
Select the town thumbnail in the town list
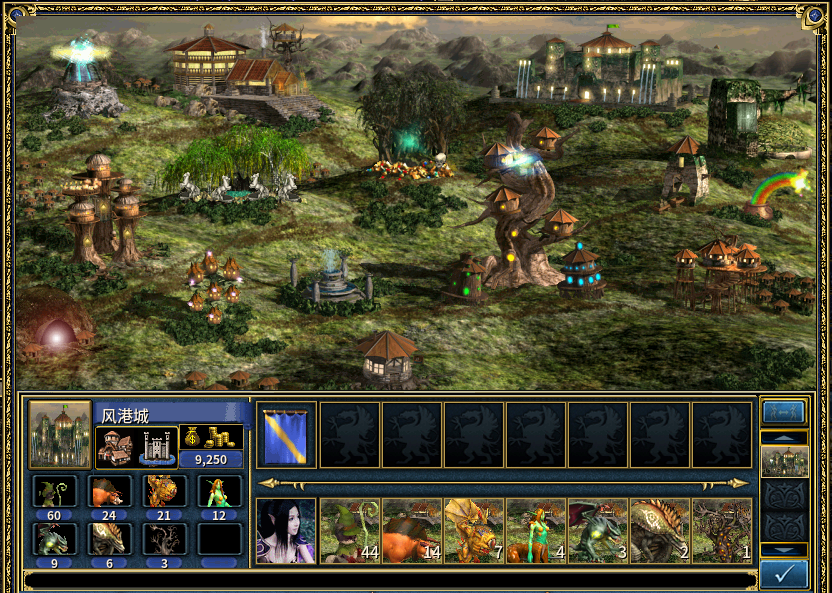pyautogui.click(x=783, y=461)
